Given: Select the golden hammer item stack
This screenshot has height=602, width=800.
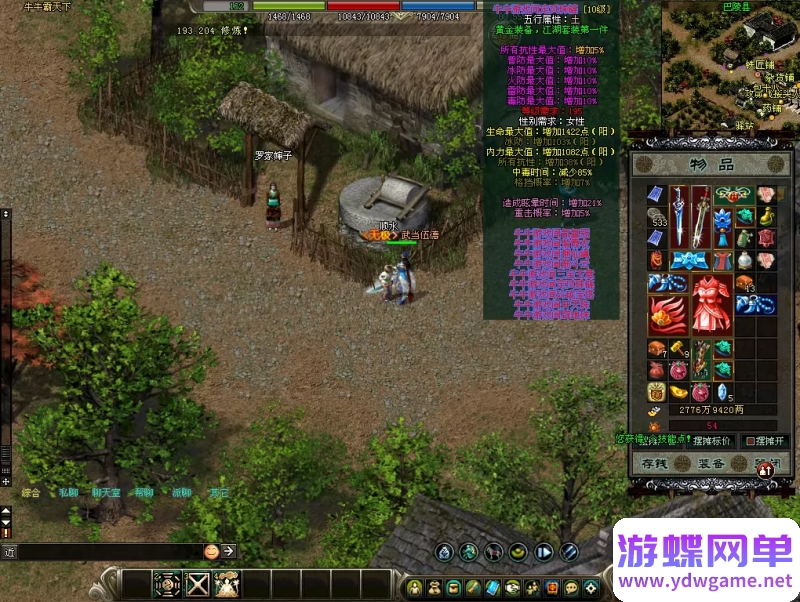Looking at the screenshot, I should pos(677,348).
